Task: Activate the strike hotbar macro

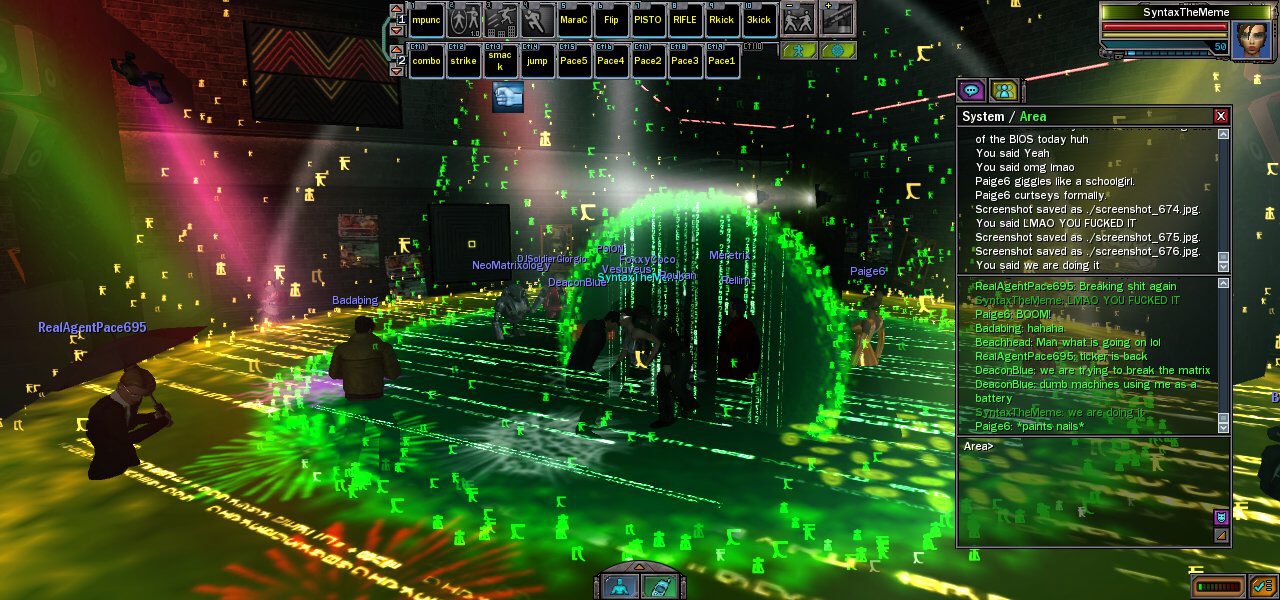Action: click(x=463, y=61)
